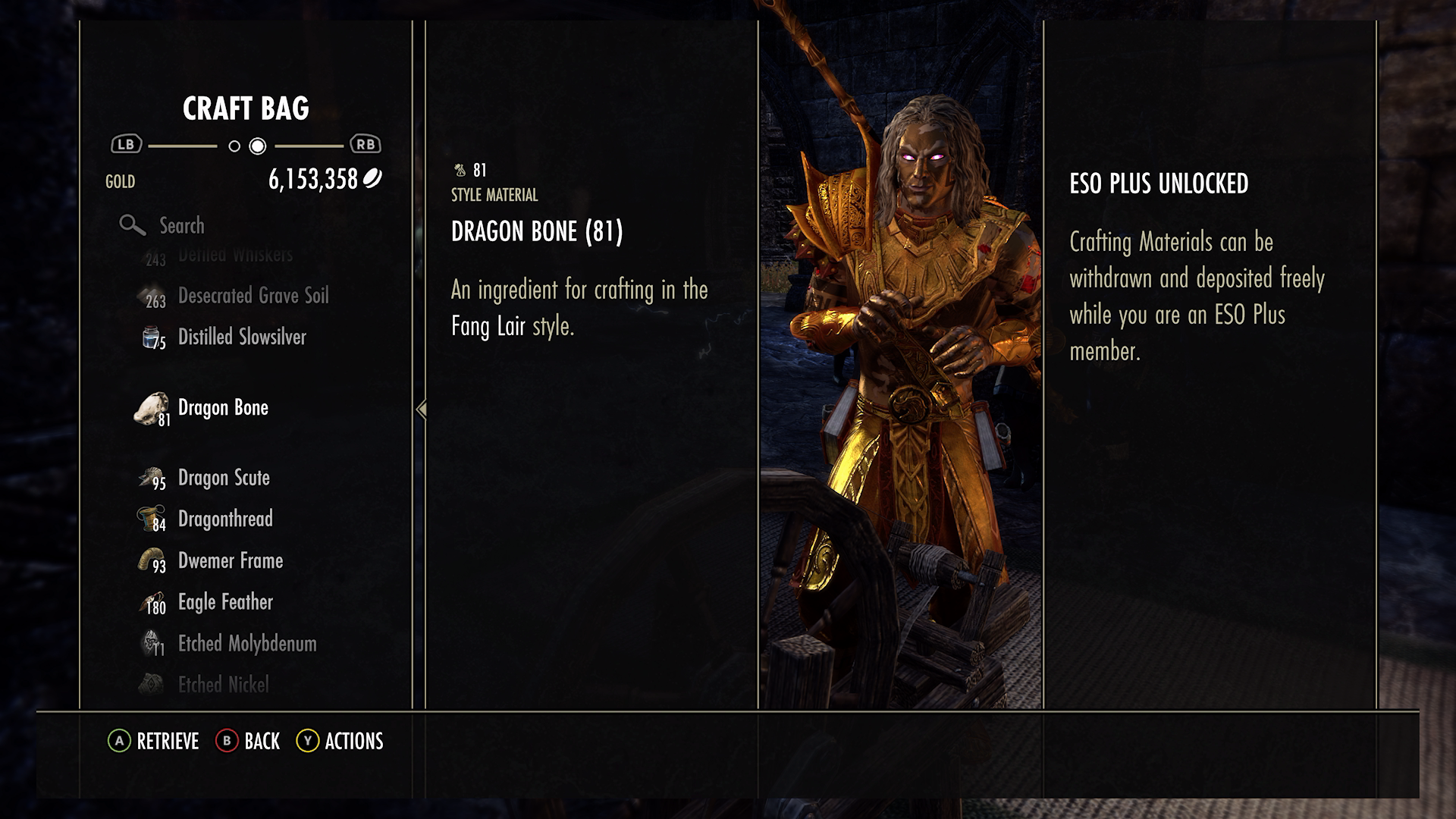
Task: Click the Search field
Action: (182, 225)
